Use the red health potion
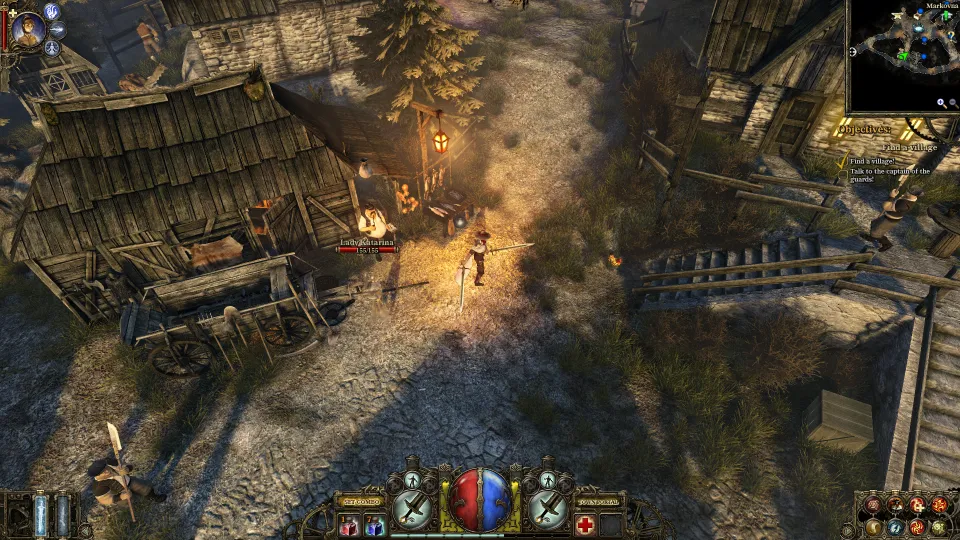This screenshot has height=540, width=960. pos(349,525)
